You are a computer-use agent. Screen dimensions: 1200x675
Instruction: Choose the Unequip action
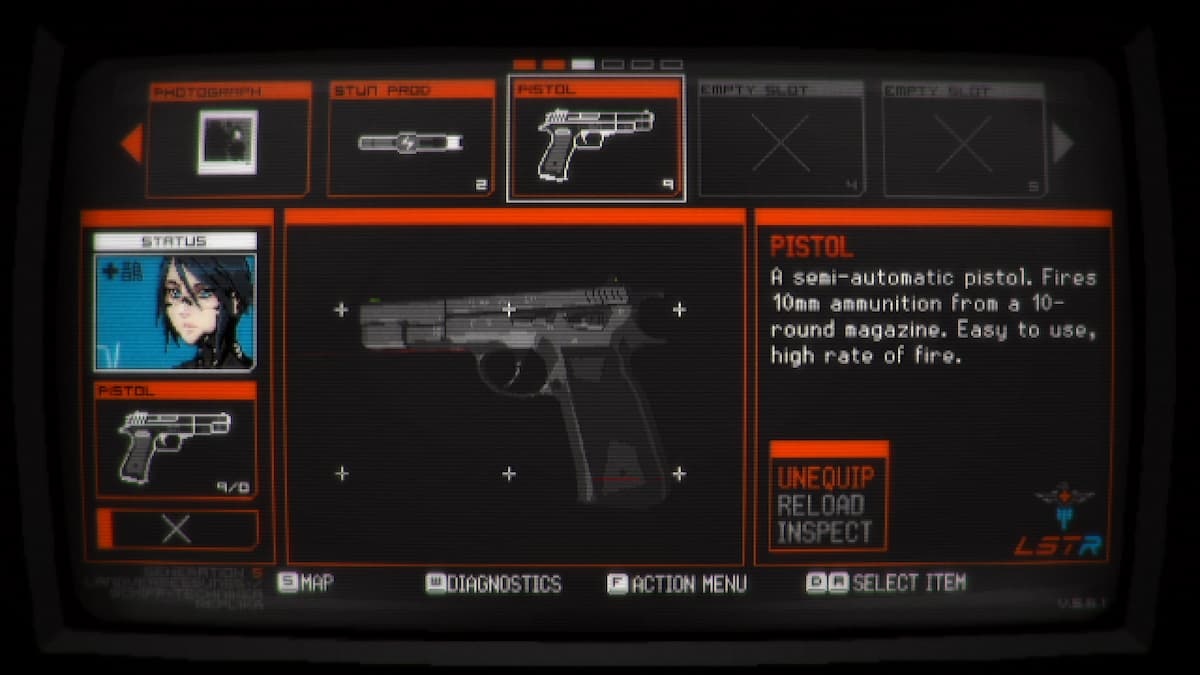click(826, 477)
